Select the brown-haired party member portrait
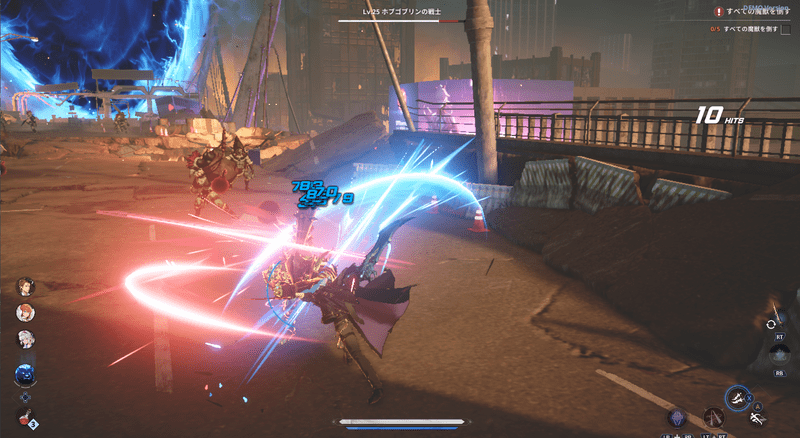This screenshot has width=800, height=438. (x=25, y=287)
